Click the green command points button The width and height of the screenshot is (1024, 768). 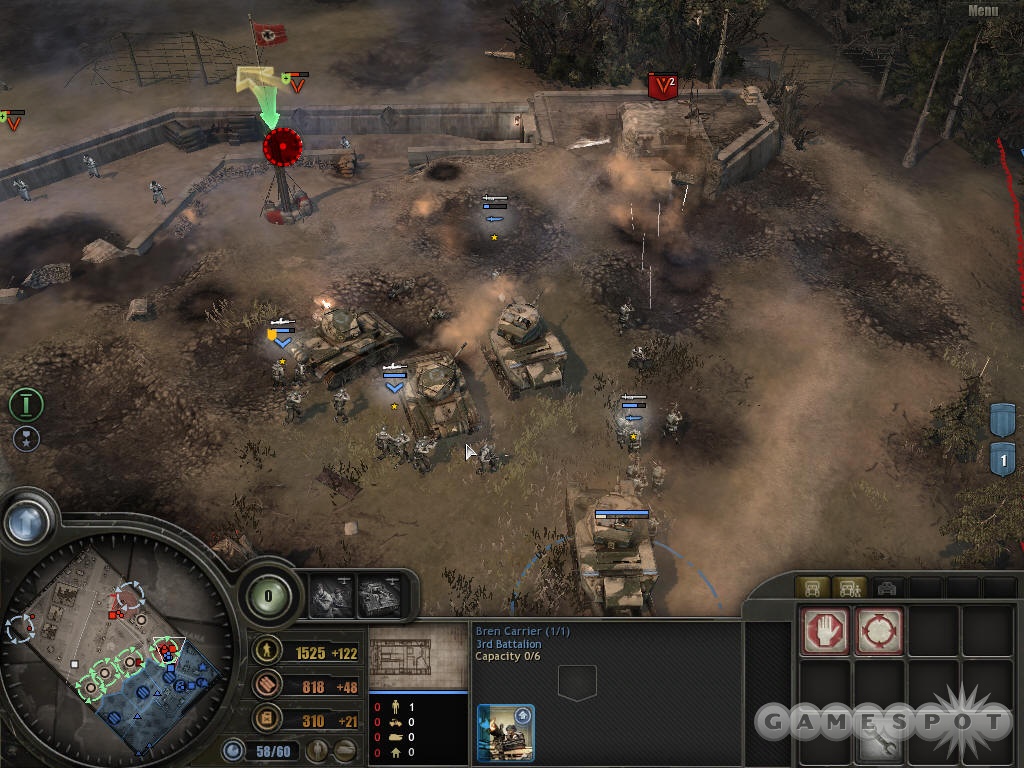tap(267, 595)
